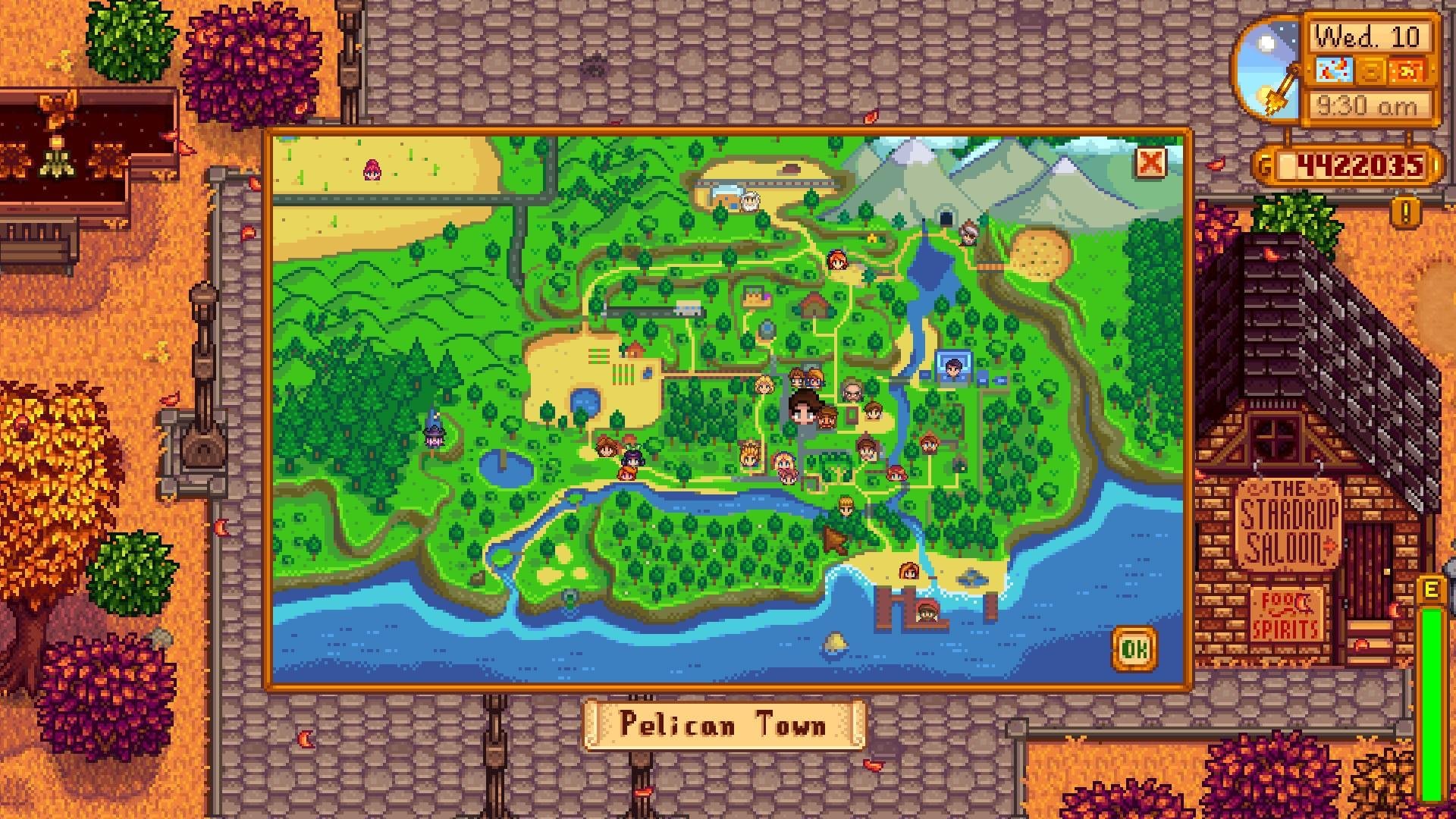Choose the villager marker on the dock
The image size is (1456, 819).
tap(926, 610)
